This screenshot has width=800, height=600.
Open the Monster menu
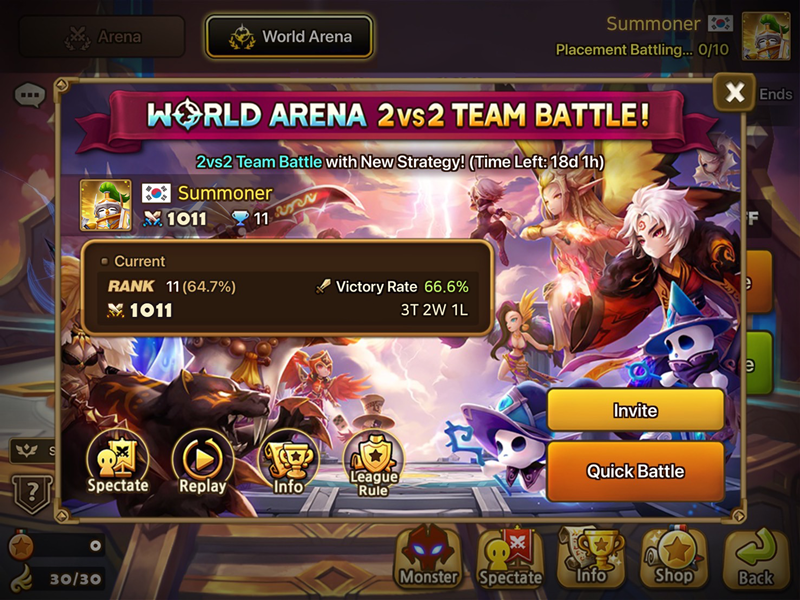coord(428,556)
